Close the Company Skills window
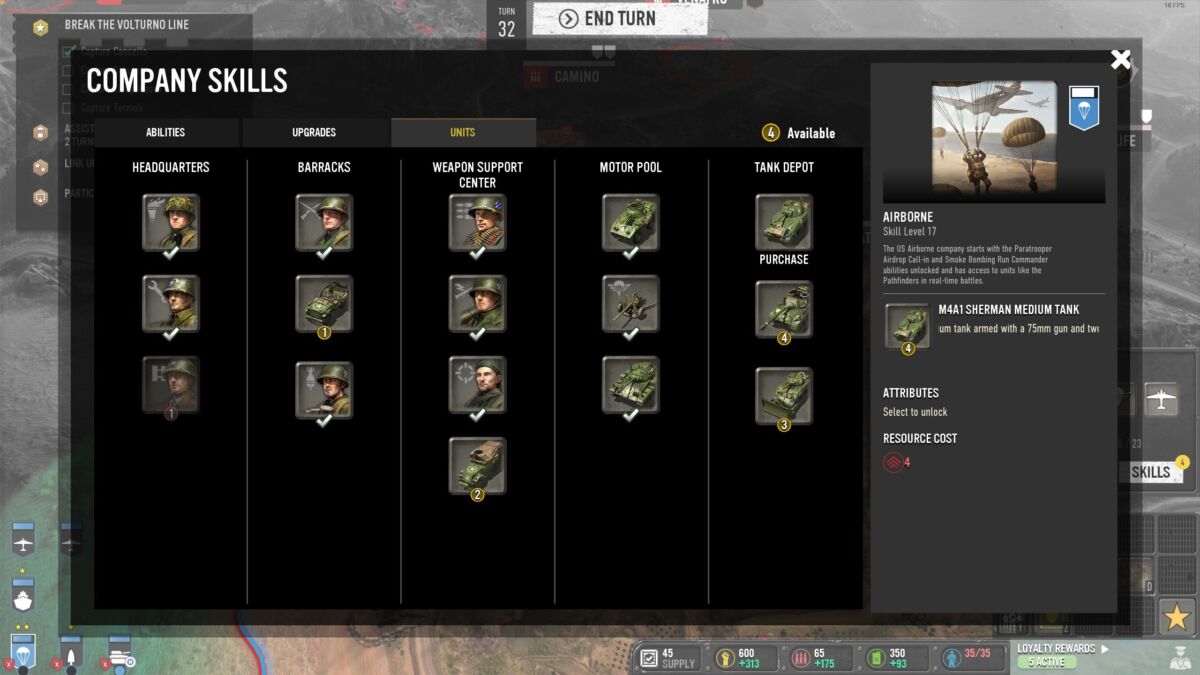The height and width of the screenshot is (675, 1200). coord(1120,60)
